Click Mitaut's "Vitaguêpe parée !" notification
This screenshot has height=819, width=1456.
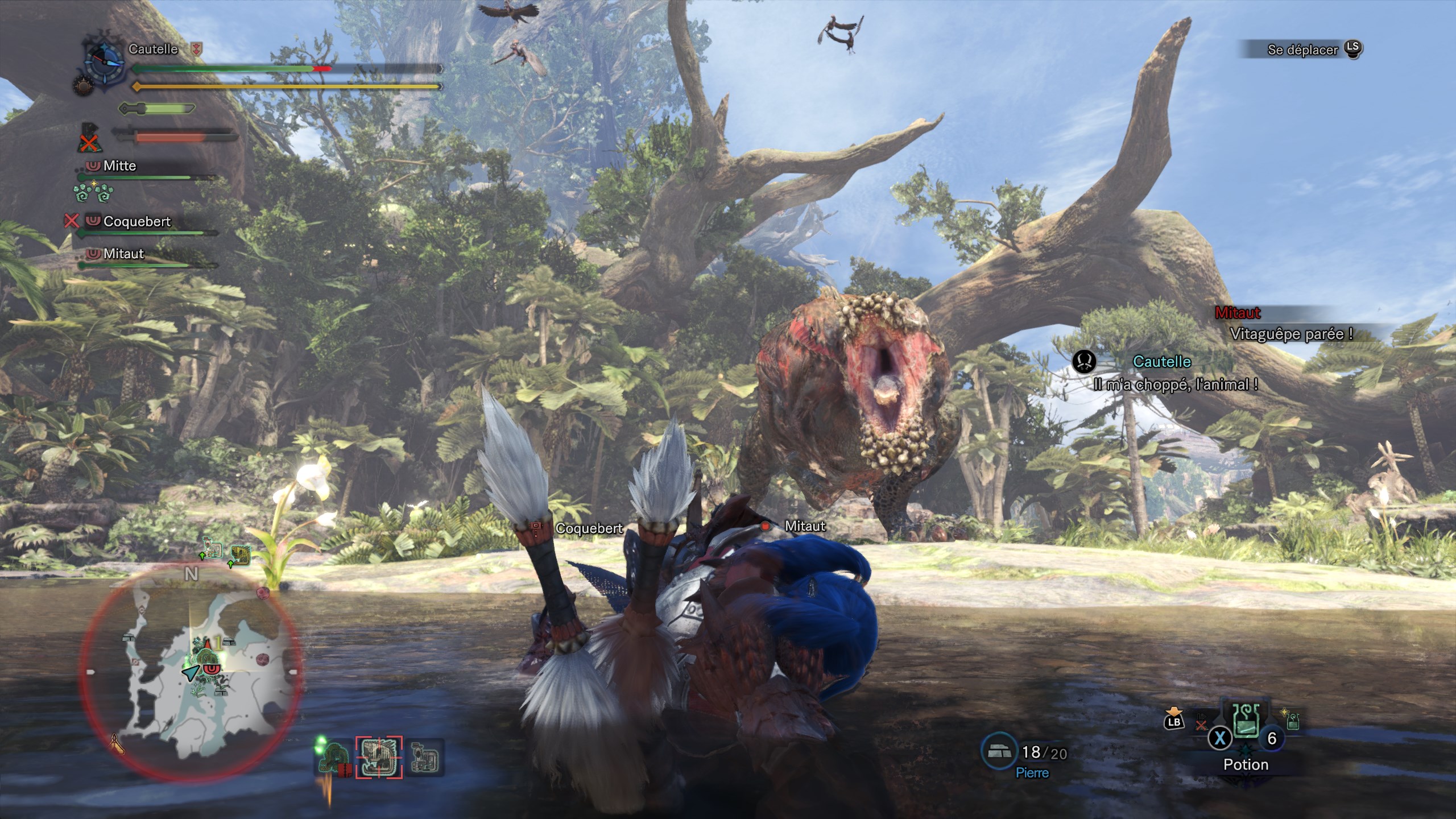pos(1291,334)
